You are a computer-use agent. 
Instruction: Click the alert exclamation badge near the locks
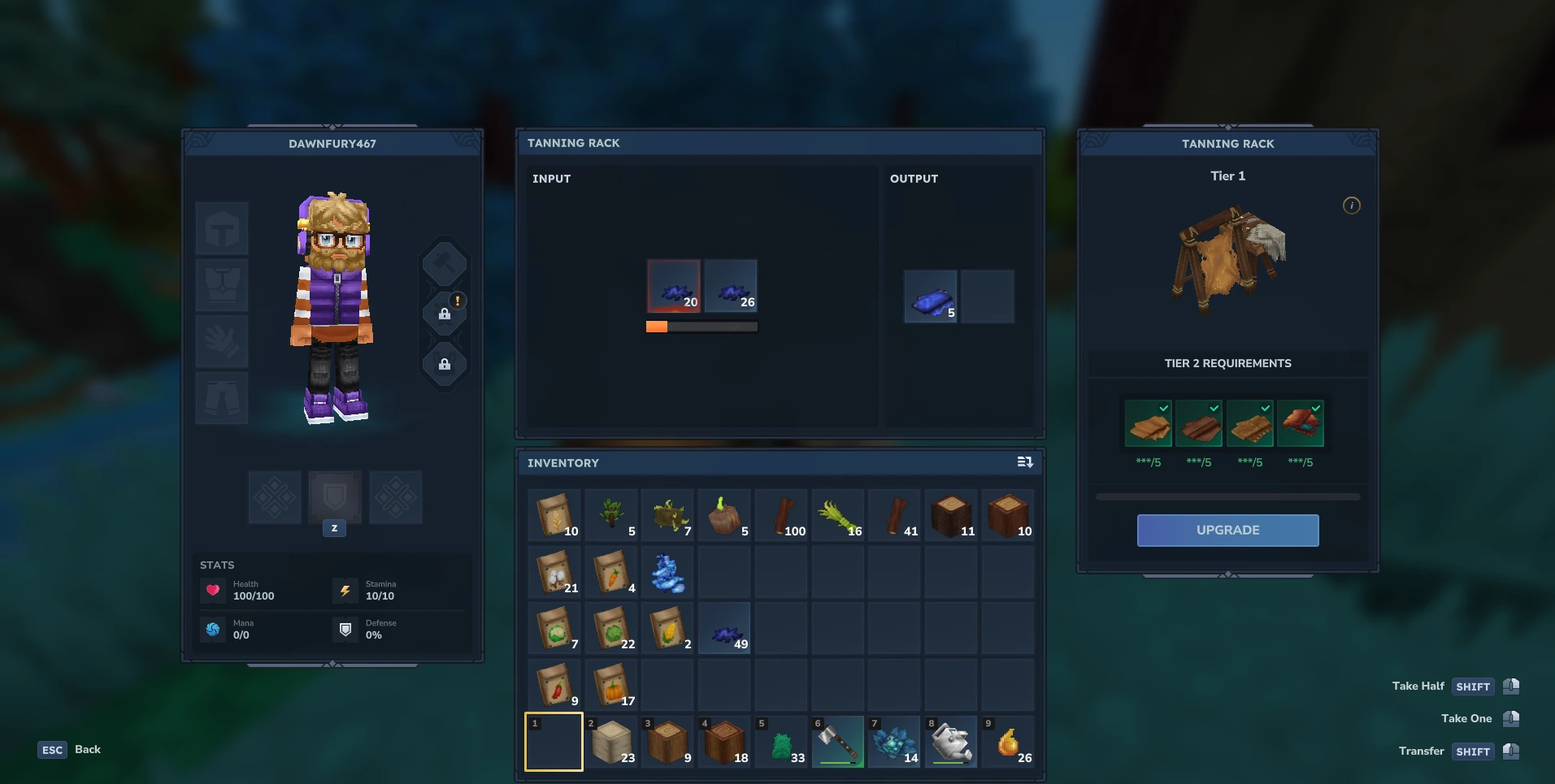[x=457, y=301]
